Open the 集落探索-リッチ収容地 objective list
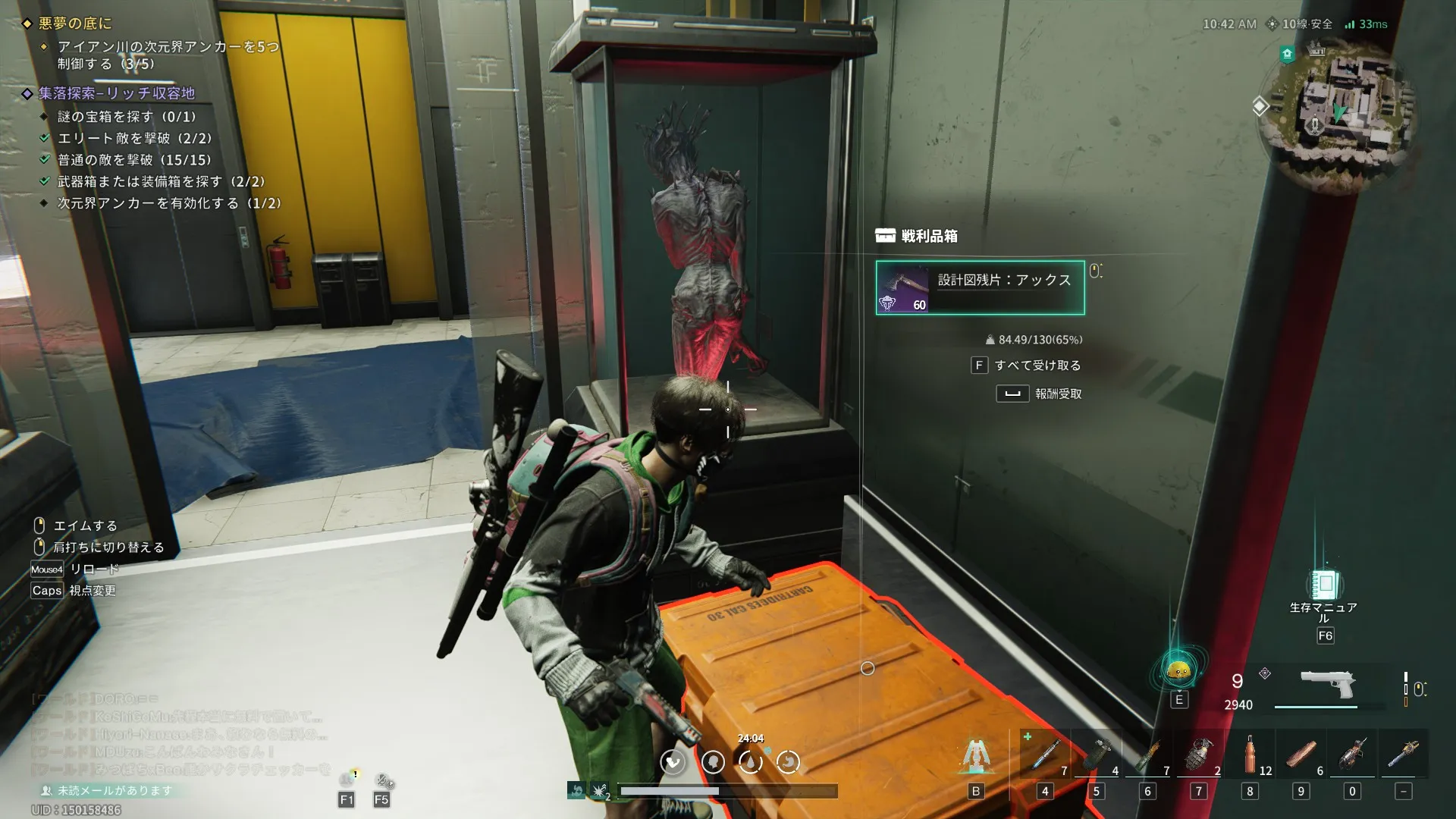Image resolution: width=1456 pixels, height=819 pixels. [116, 93]
